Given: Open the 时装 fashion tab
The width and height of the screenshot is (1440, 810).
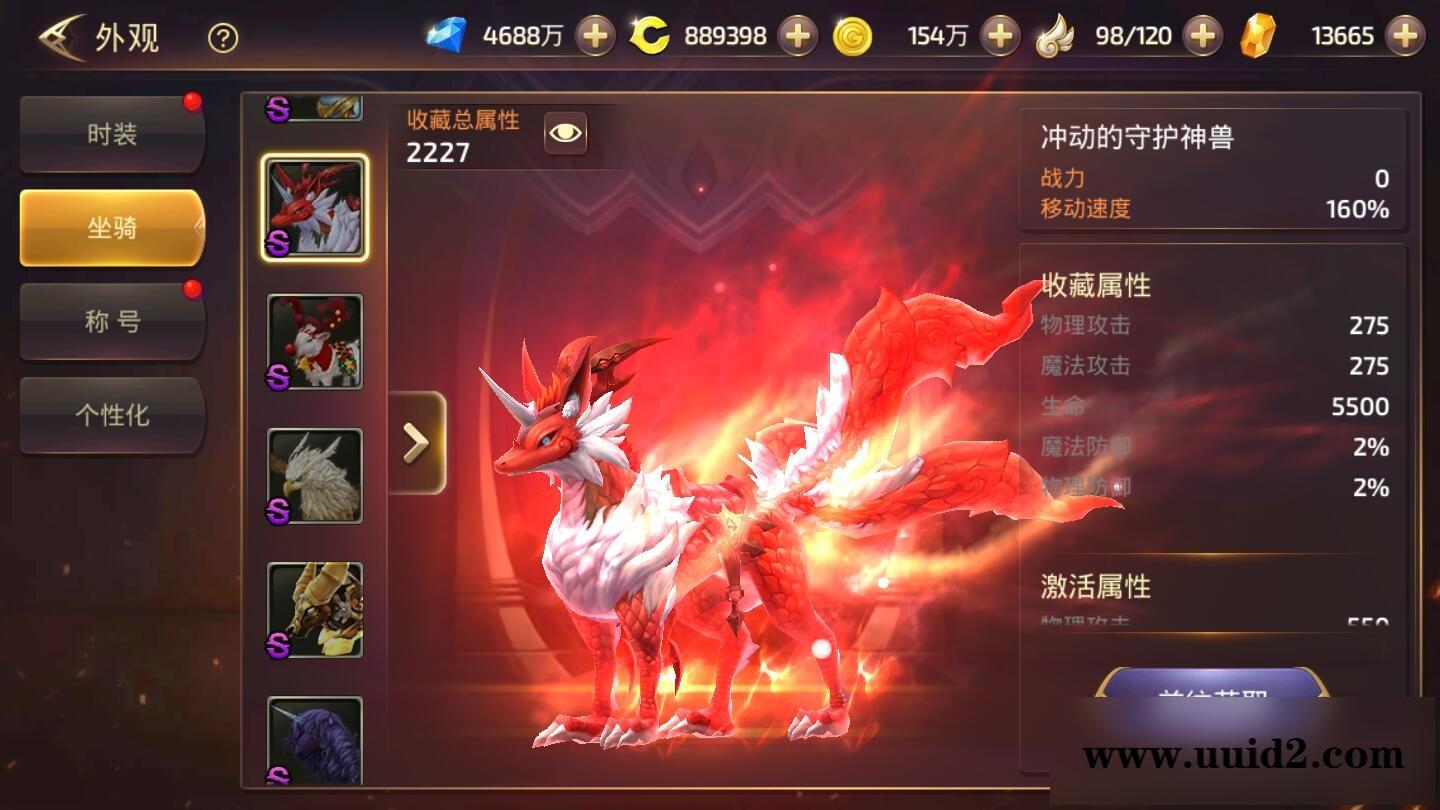Looking at the screenshot, I should pos(110,135).
